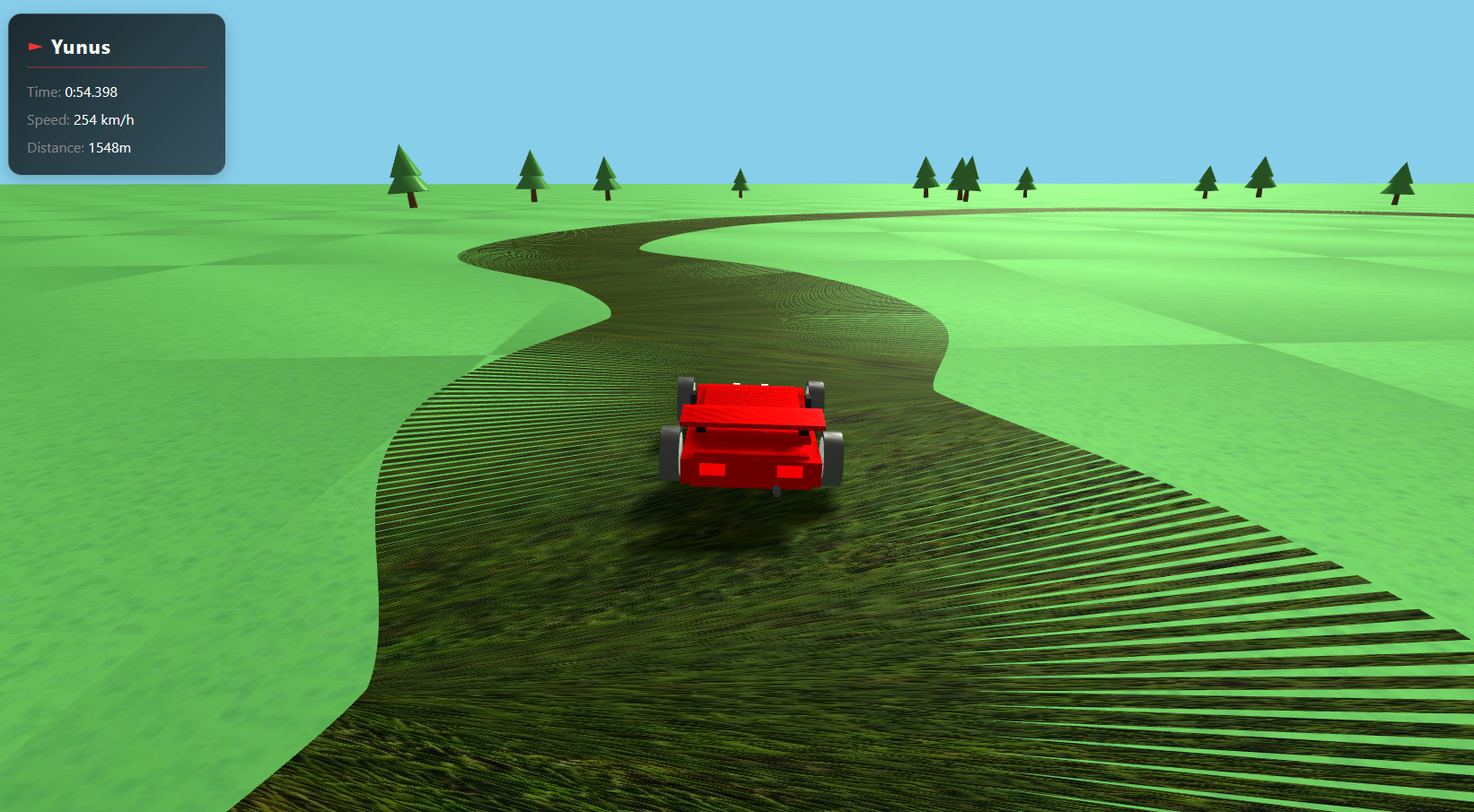Click the Distance value 1548m
Image resolution: width=1474 pixels, height=812 pixels.
point(108,147)
